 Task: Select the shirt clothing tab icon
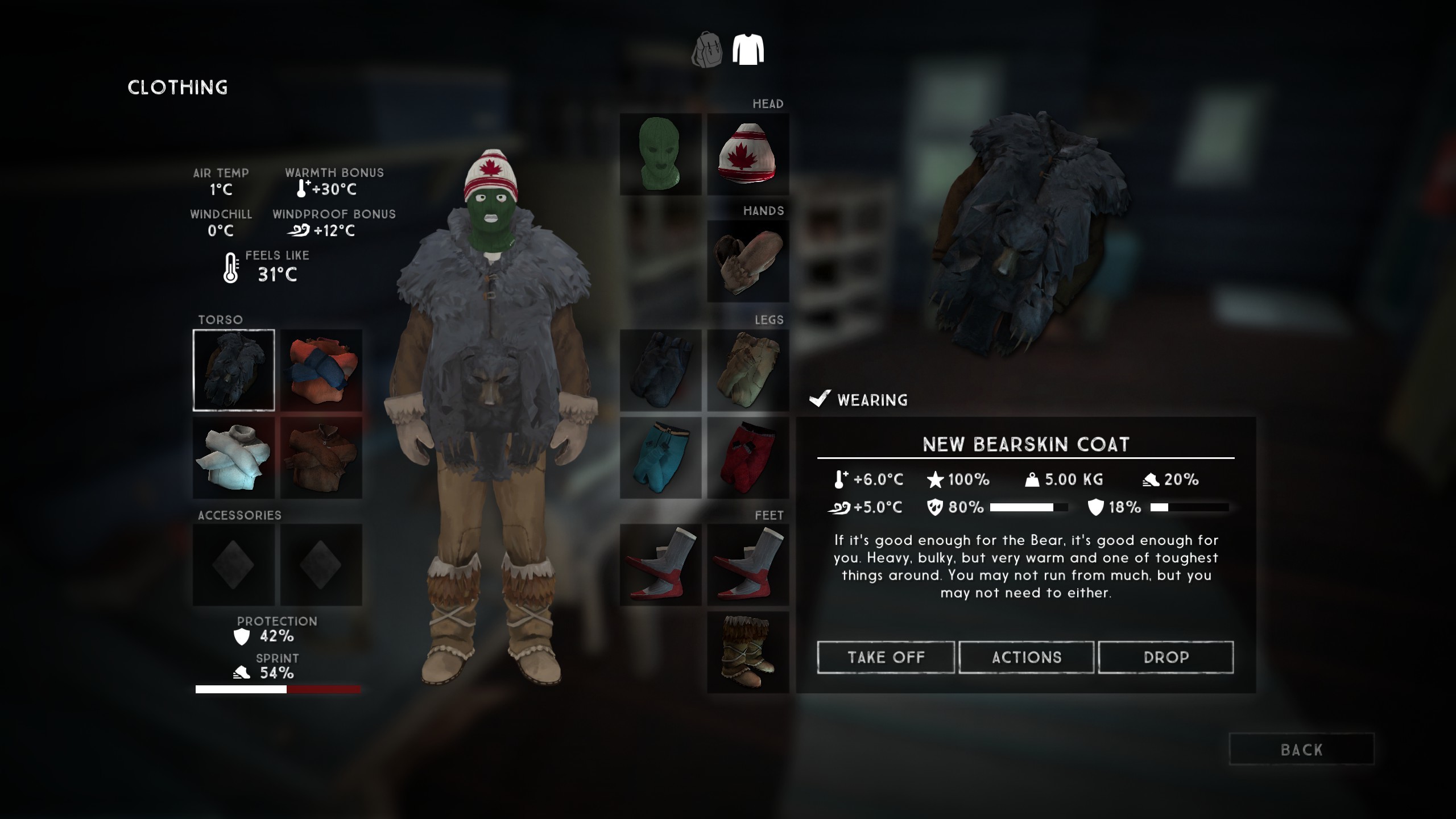(749, 50)
